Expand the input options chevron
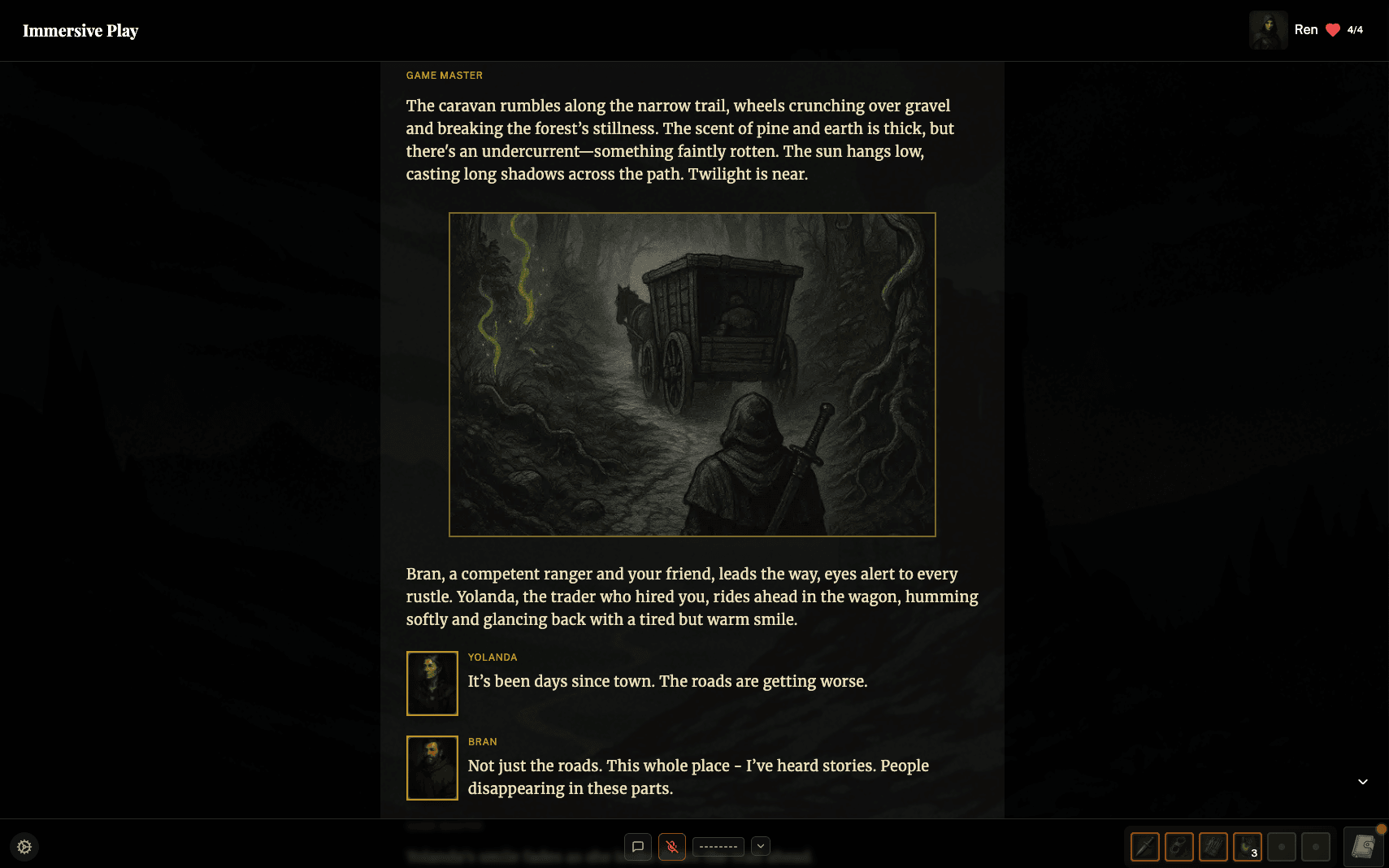Image resolution: width=1389 pixels, height=868 pixels. pos(761,846)
